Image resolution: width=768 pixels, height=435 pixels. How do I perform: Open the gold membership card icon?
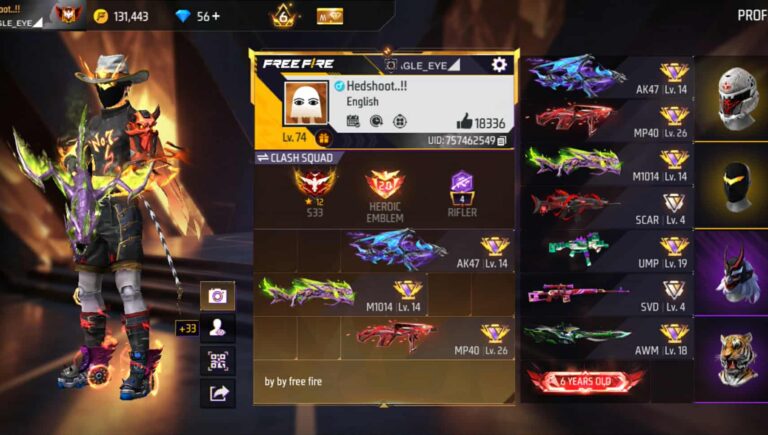click(x=330, y=16)
